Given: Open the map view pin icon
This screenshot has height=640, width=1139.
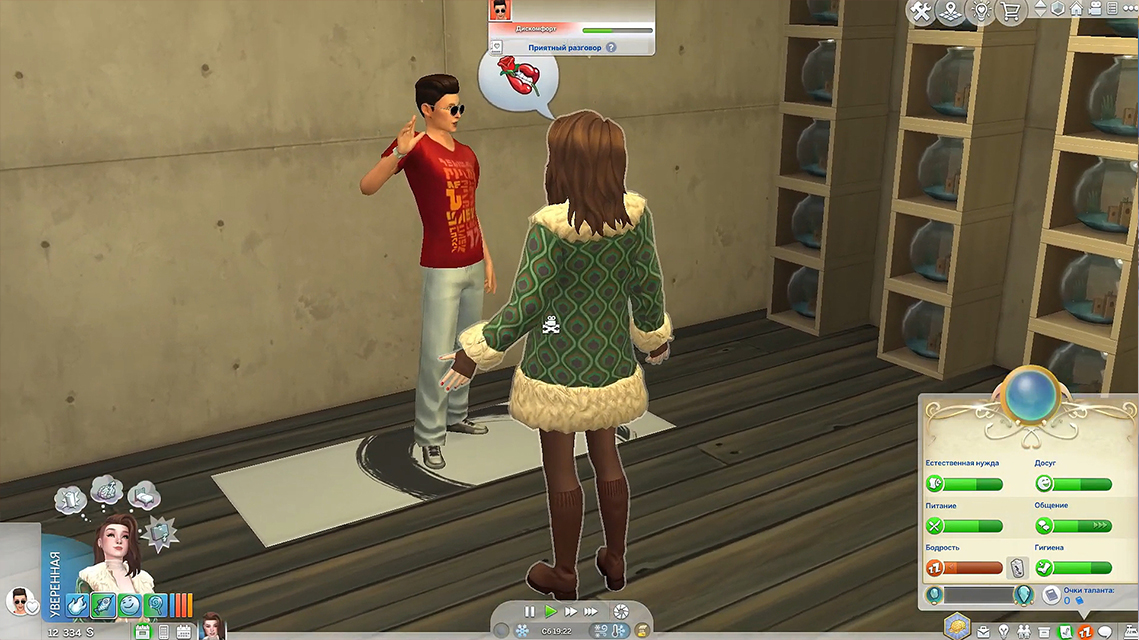Looking at the screenshot, I should click(x=951, y=12).
